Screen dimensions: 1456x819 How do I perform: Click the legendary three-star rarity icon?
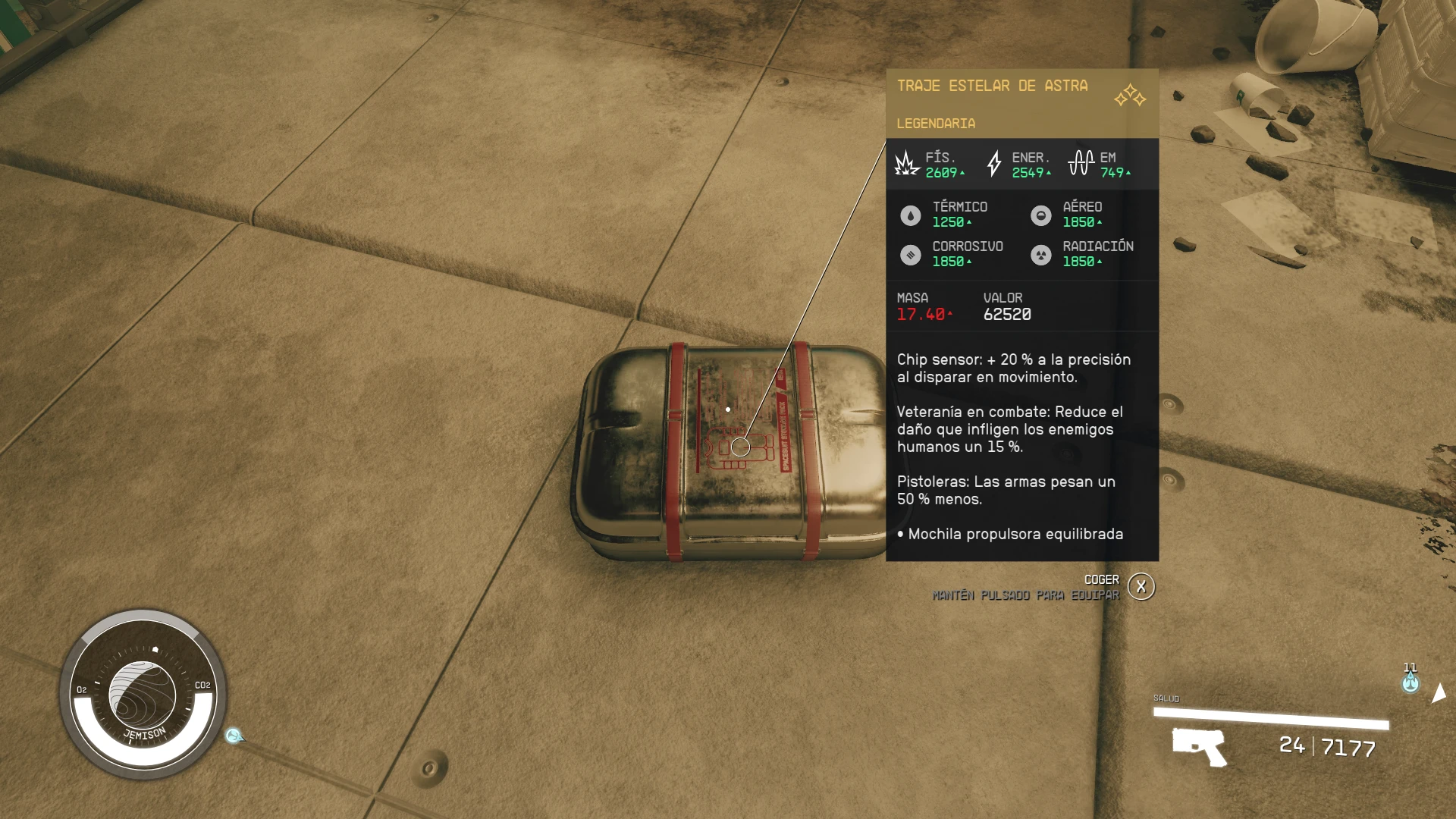point(1129,96)
